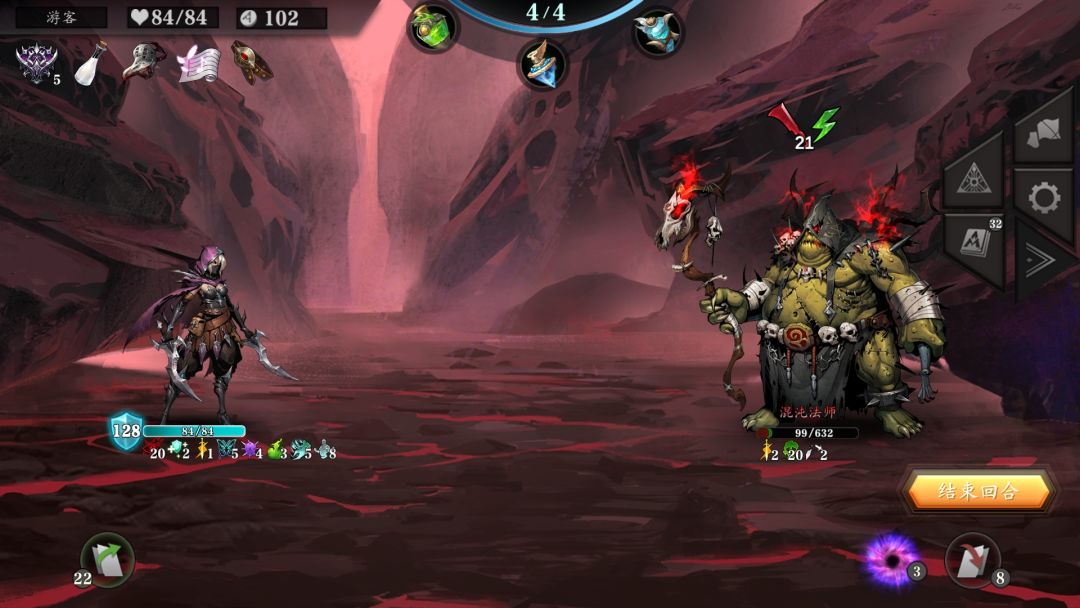Inspect the white flask relic
This screenshot has height=608, width=1080.
(x=91, y=63)
